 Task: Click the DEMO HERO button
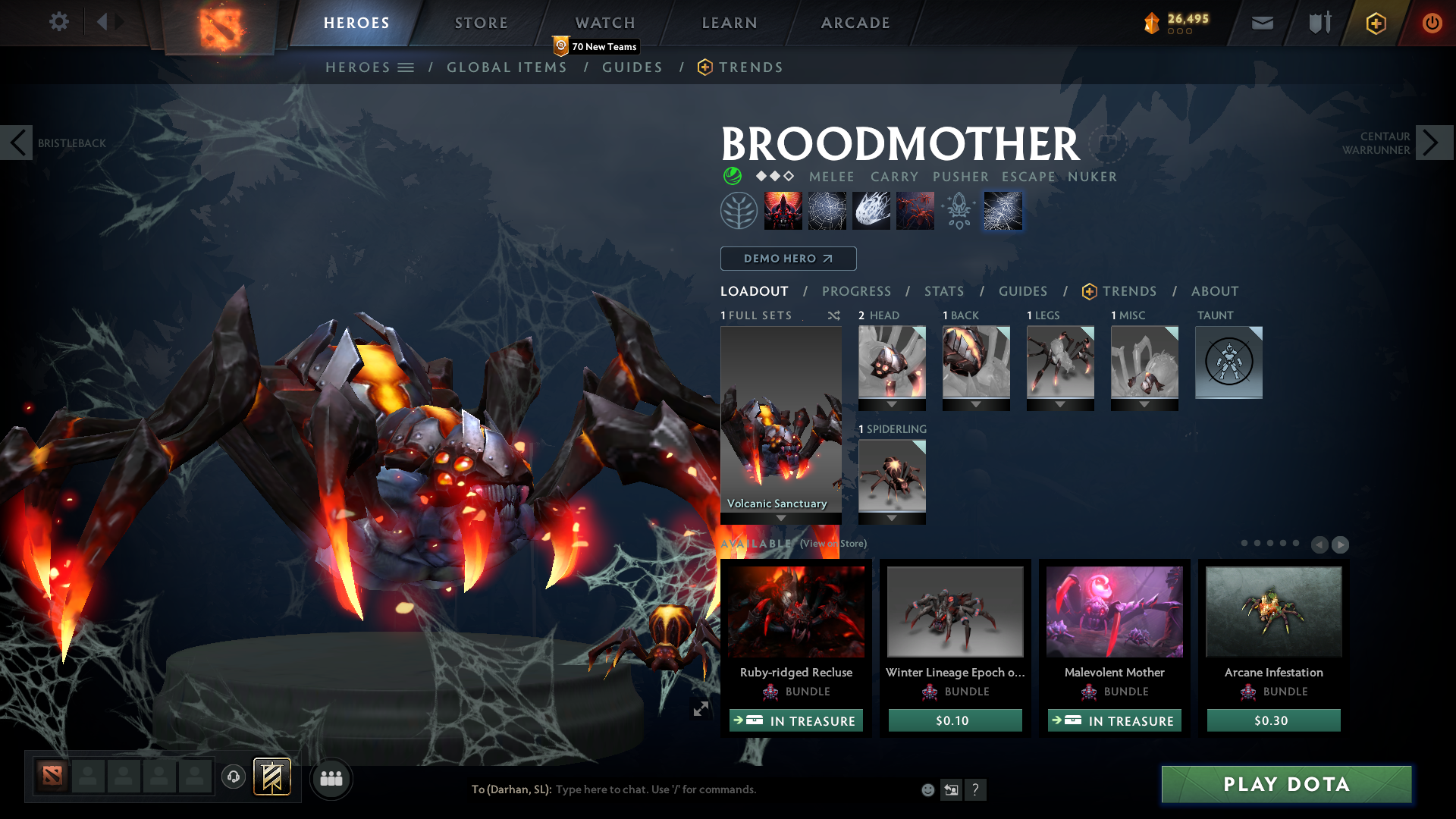click(788, 259)
